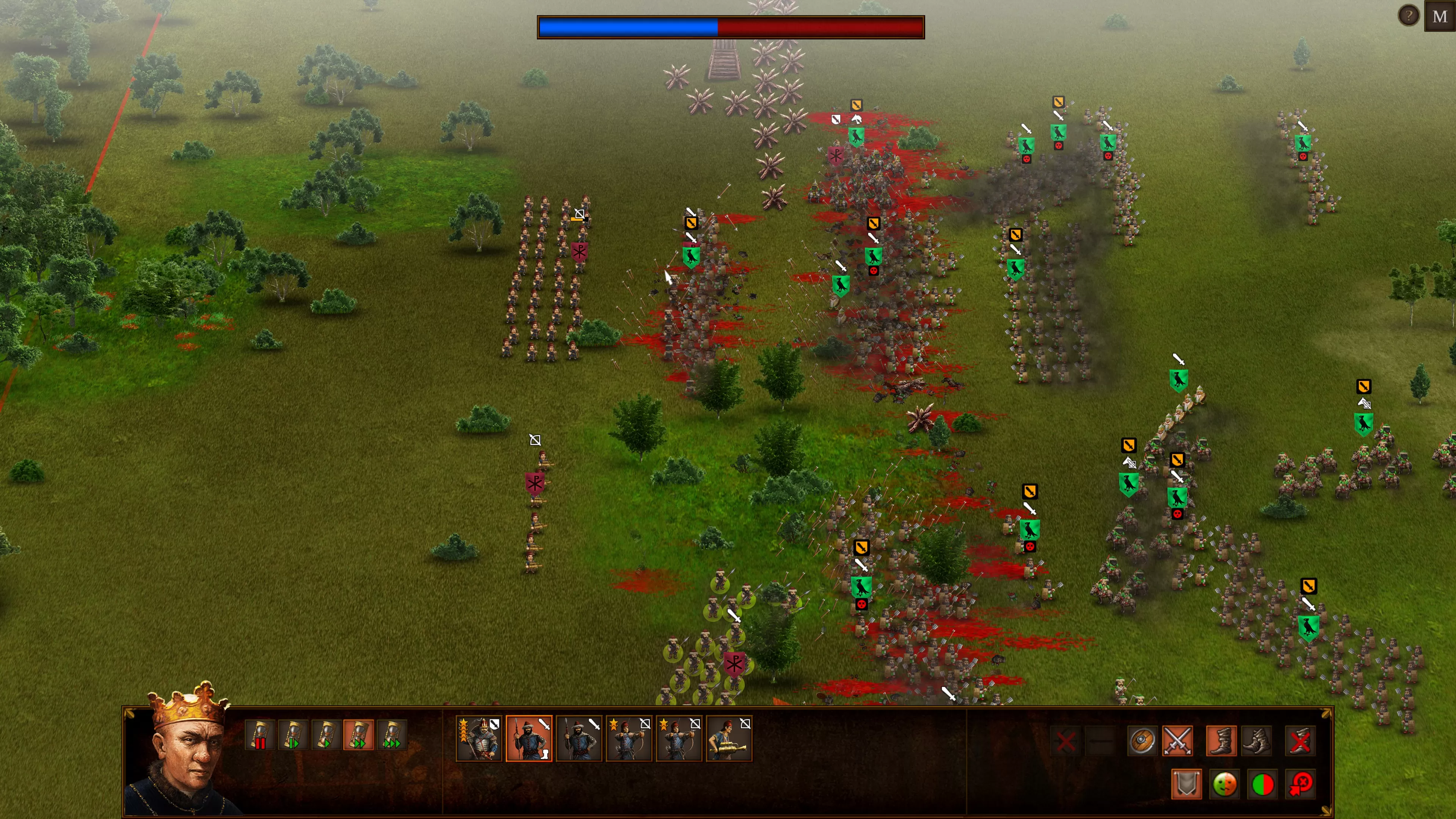Choose the double boots run order
Screen dimensions: 1456x819
(1257, 741)
